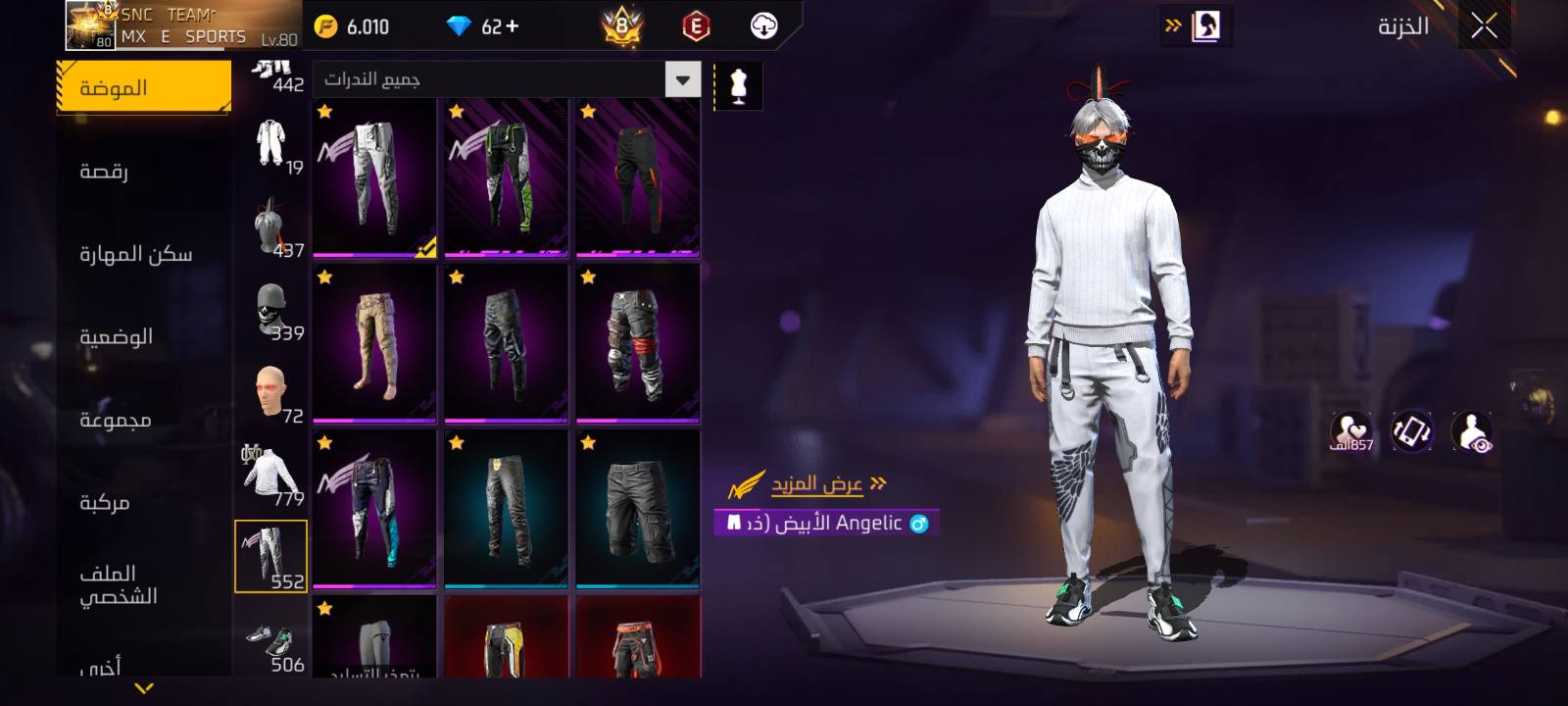Image resolution: width=1568 pixels, height=706 pixels.
Task: Choose the black and green pants
Action: point(506,177)
